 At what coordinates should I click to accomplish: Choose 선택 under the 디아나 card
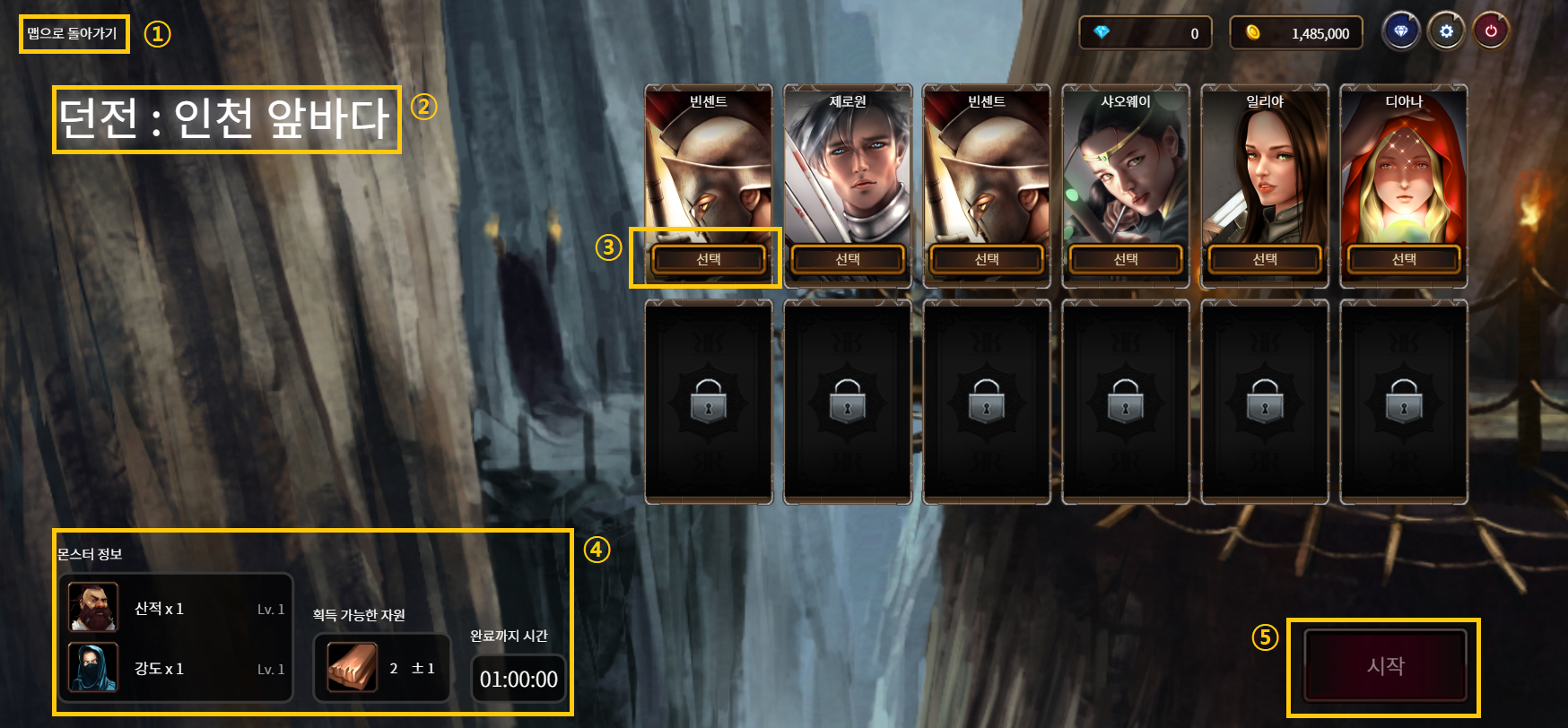tap(1404, 259)
